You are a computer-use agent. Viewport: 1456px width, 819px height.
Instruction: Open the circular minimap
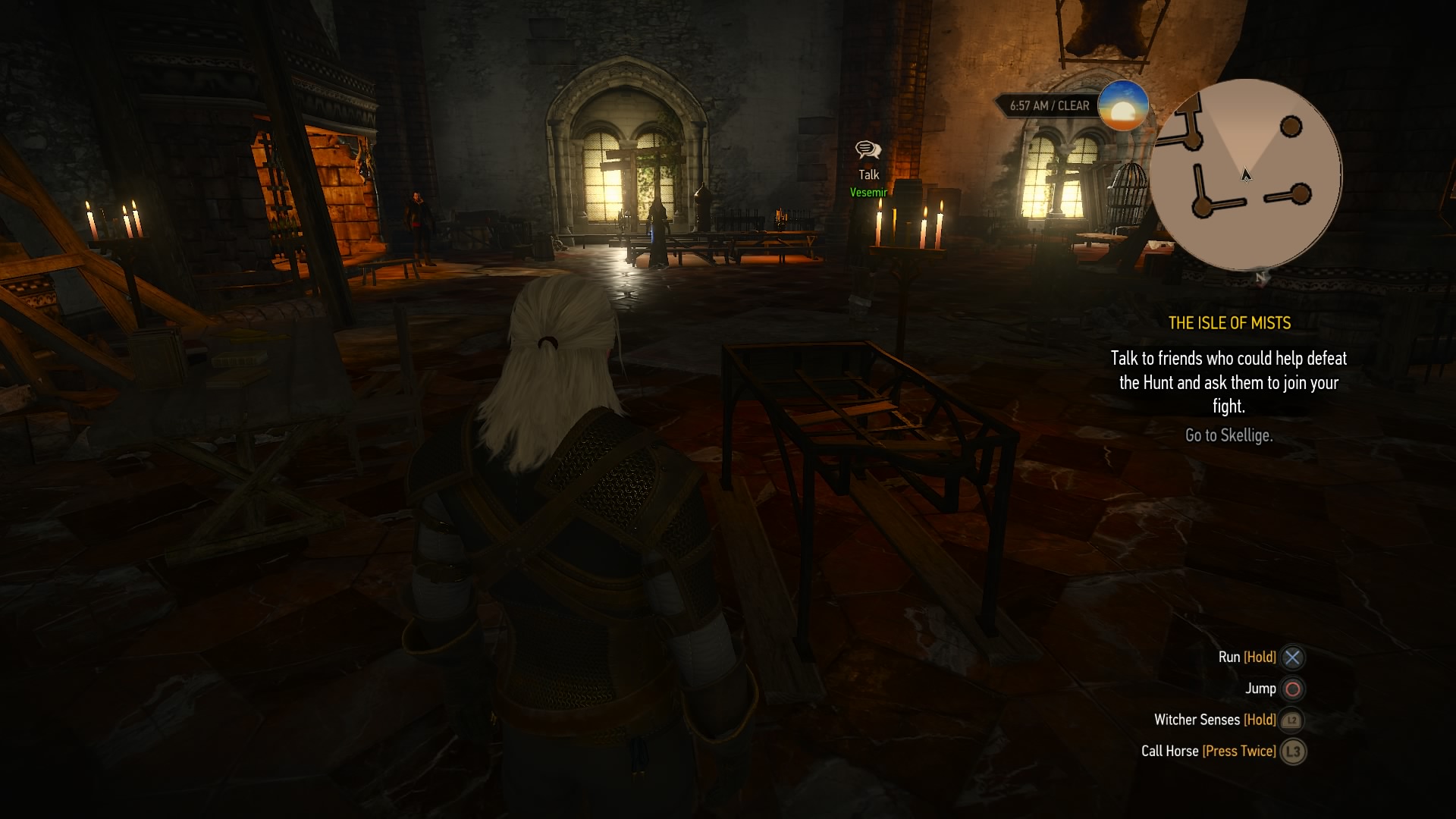(x=1245, y=175)
